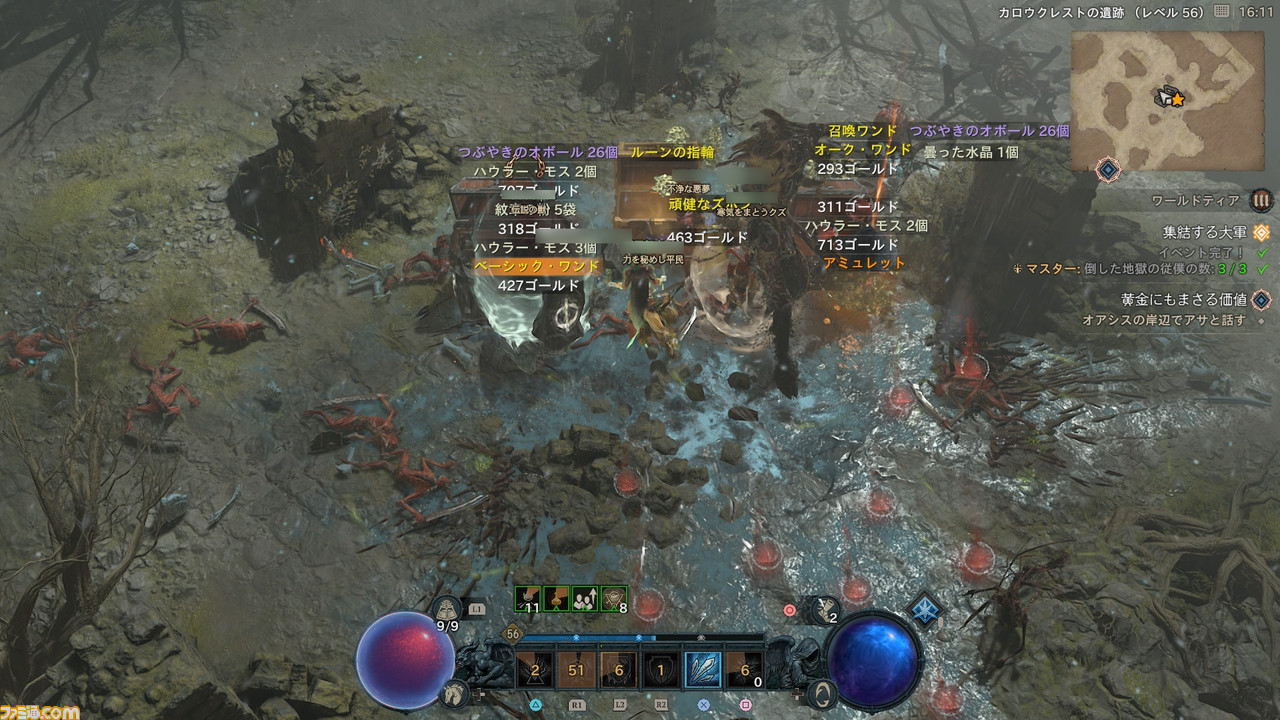The image size is (1280, 720).
Task: Pick up the ルーンの指輪 loot label
Action: tap(672, 153)
